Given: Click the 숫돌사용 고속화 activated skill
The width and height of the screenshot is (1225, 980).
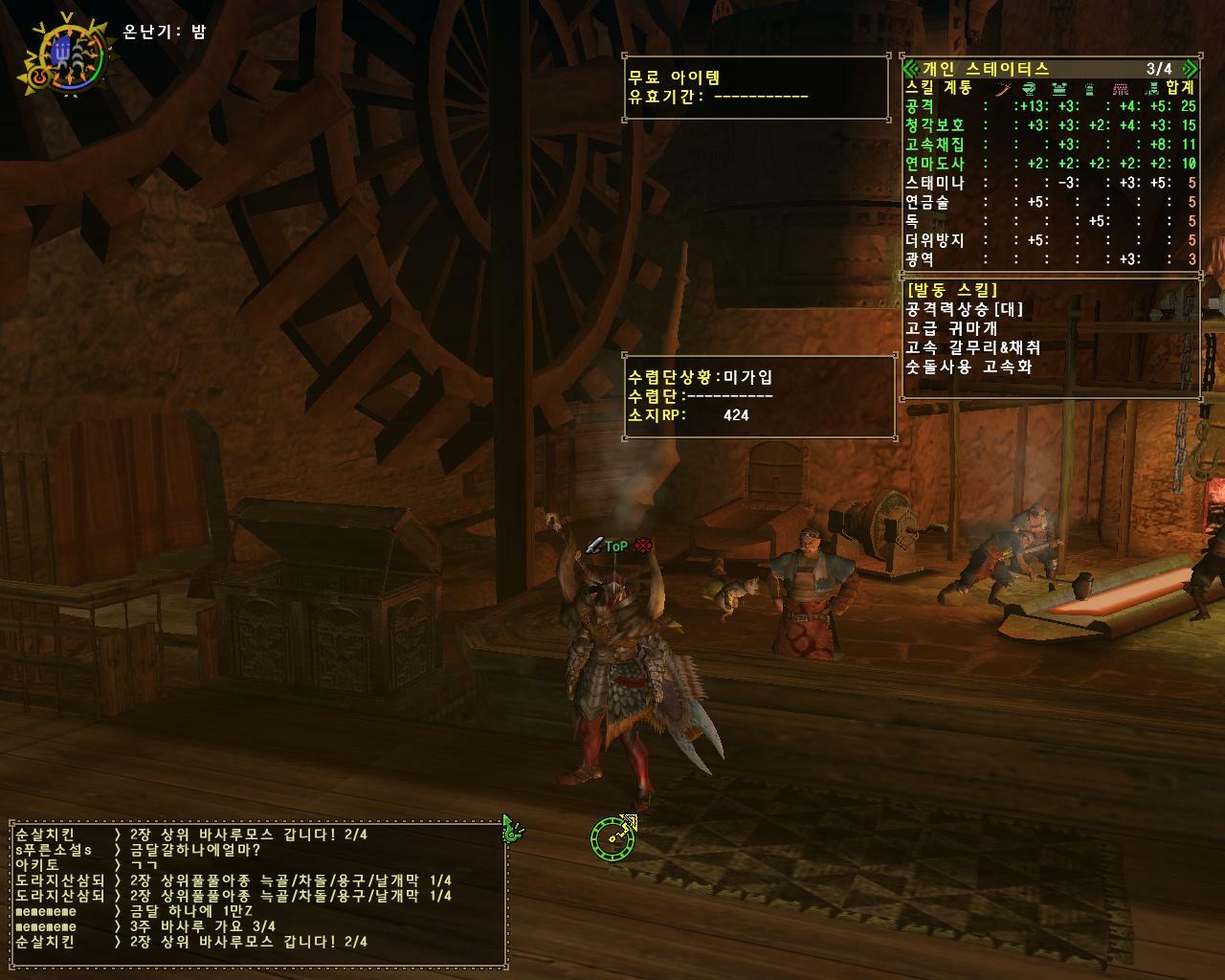Looking at the screenshot, I should point(969,367).
